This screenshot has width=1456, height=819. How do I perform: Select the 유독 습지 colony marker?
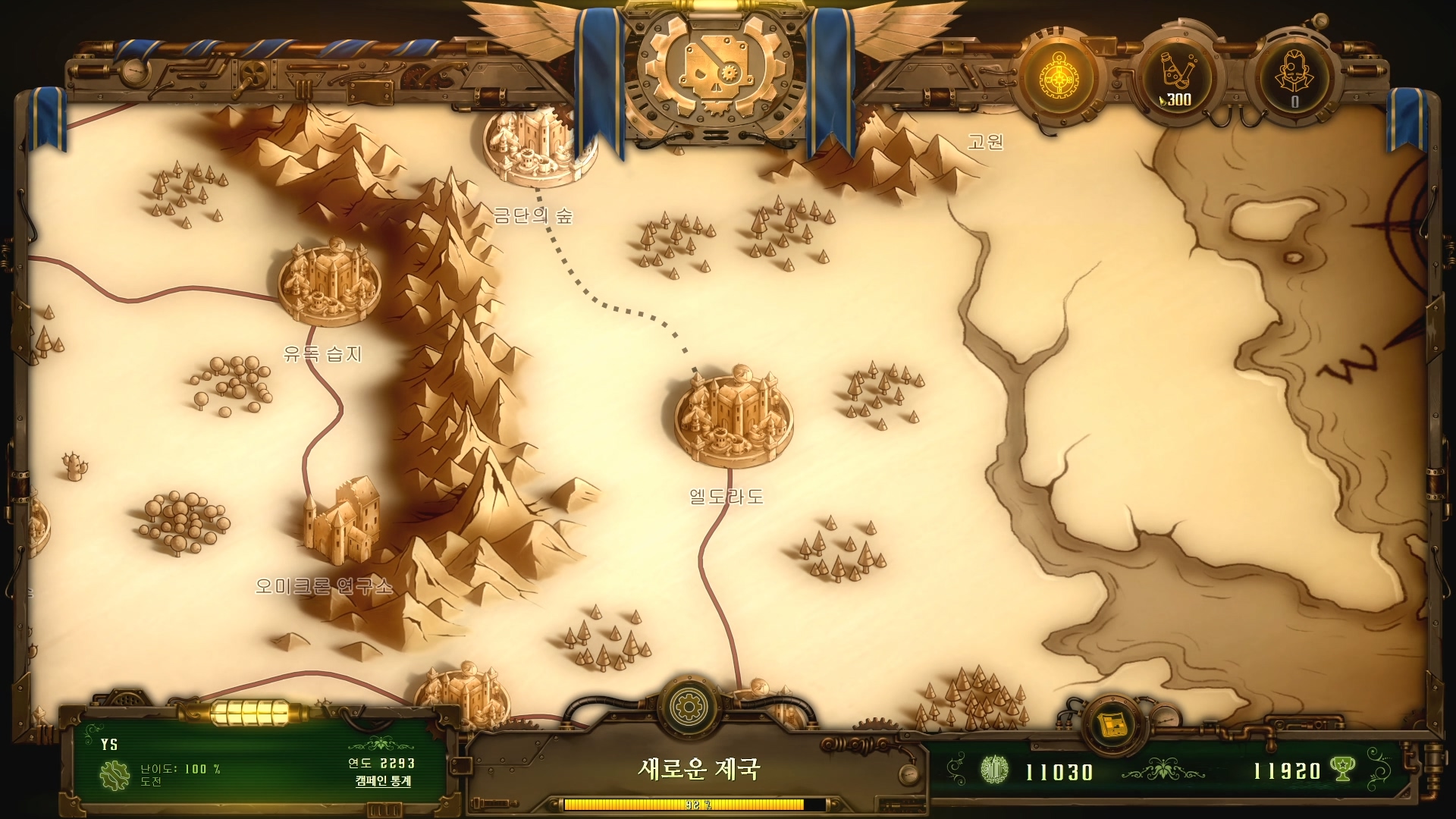329,282
